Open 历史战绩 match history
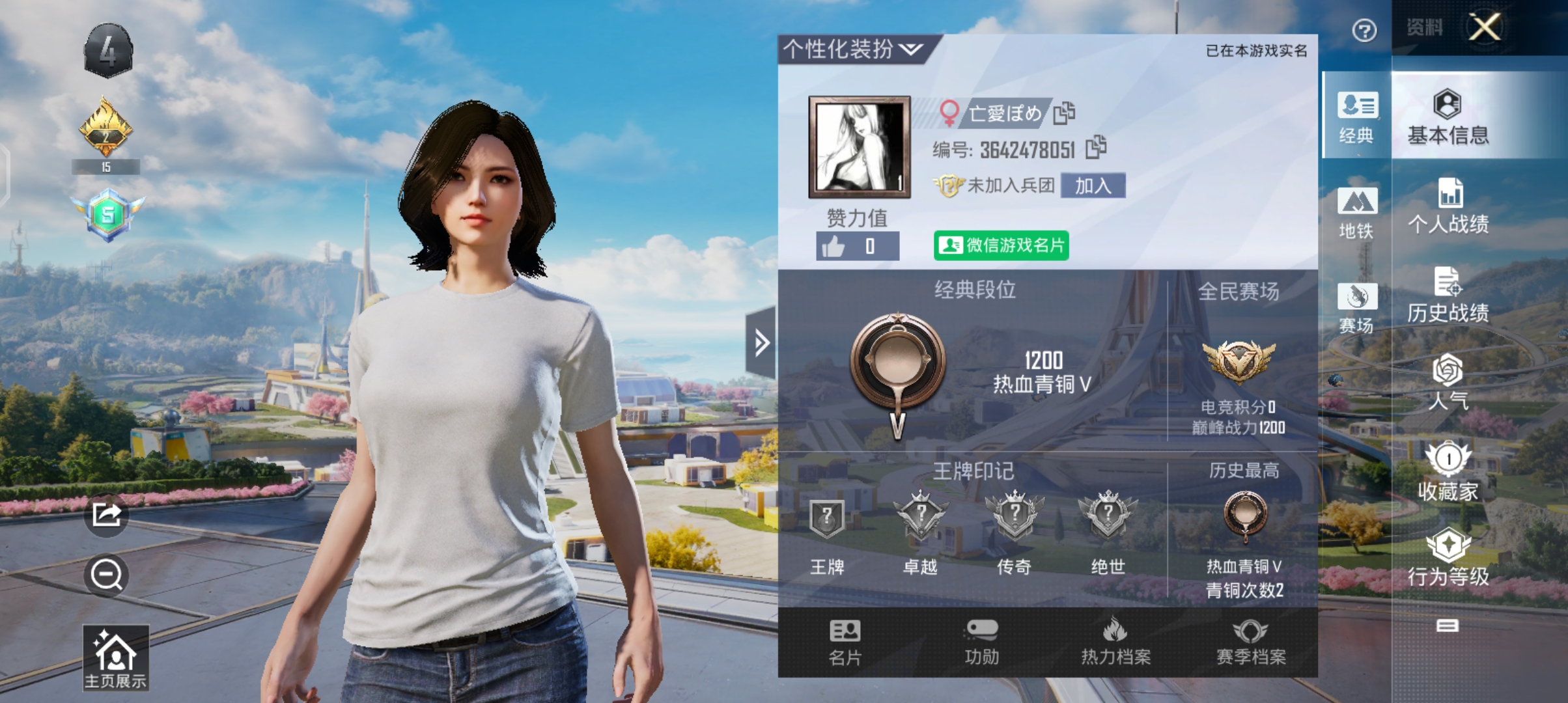This screenshot has width=1568, height=703. 1448,296
